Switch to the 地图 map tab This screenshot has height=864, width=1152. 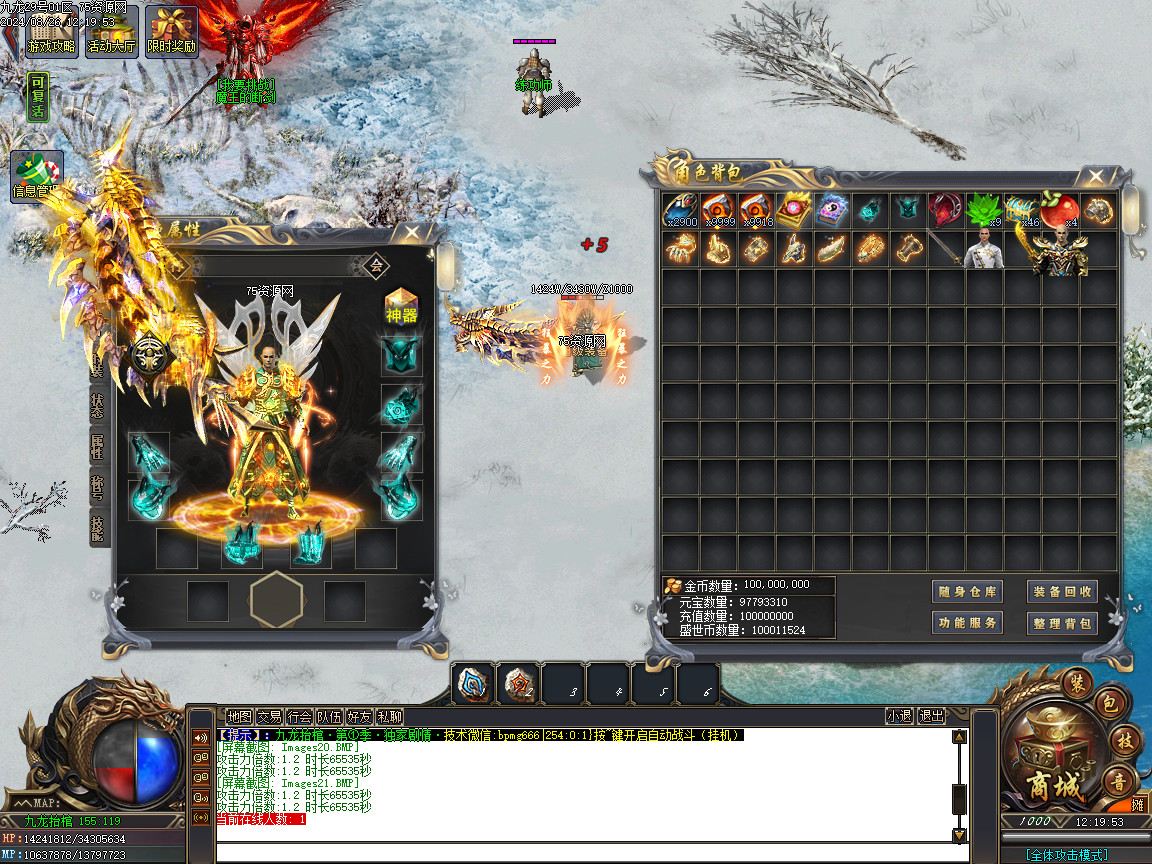(239, 716)
